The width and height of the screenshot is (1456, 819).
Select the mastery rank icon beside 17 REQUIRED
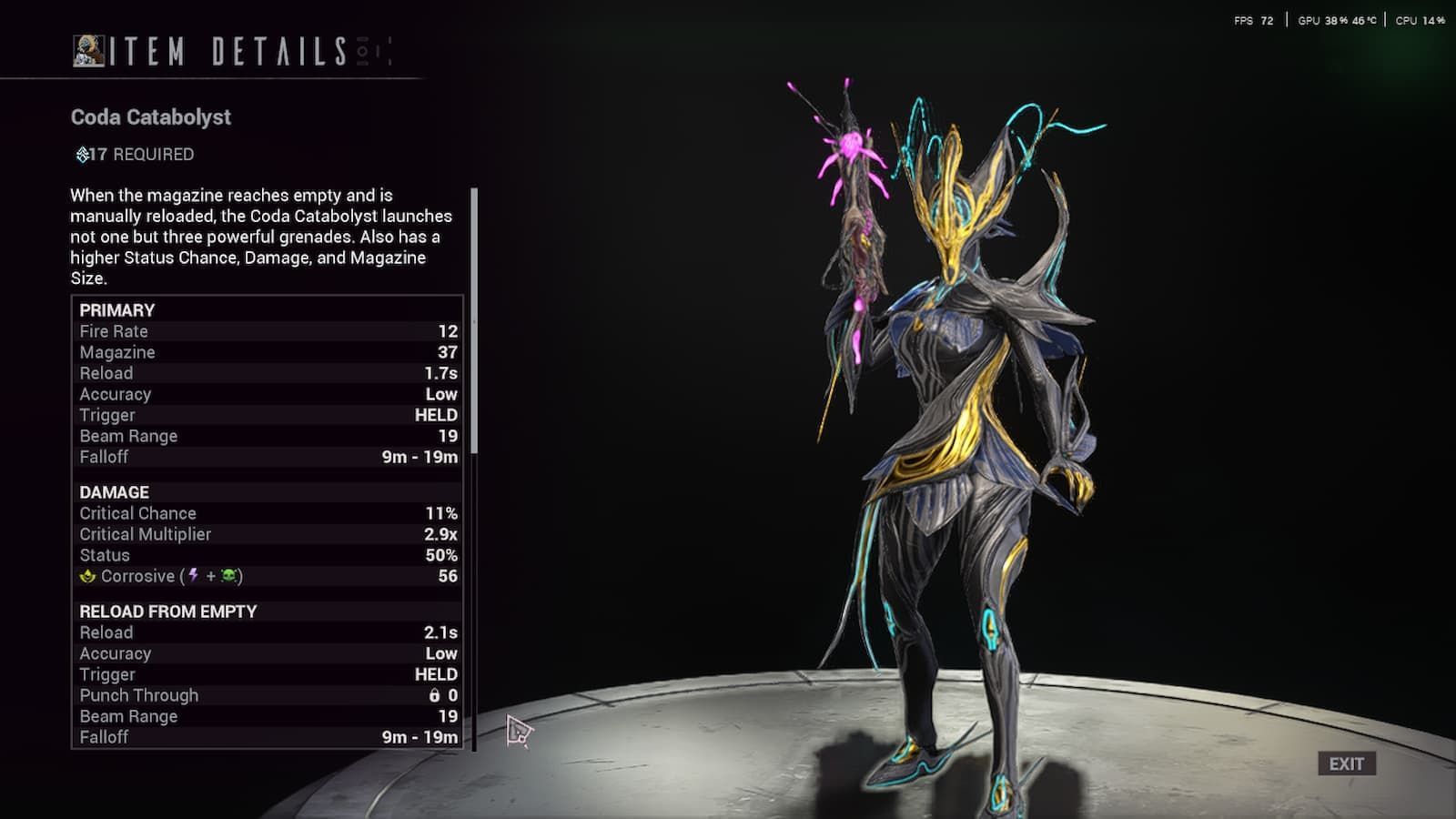(79, 154)
